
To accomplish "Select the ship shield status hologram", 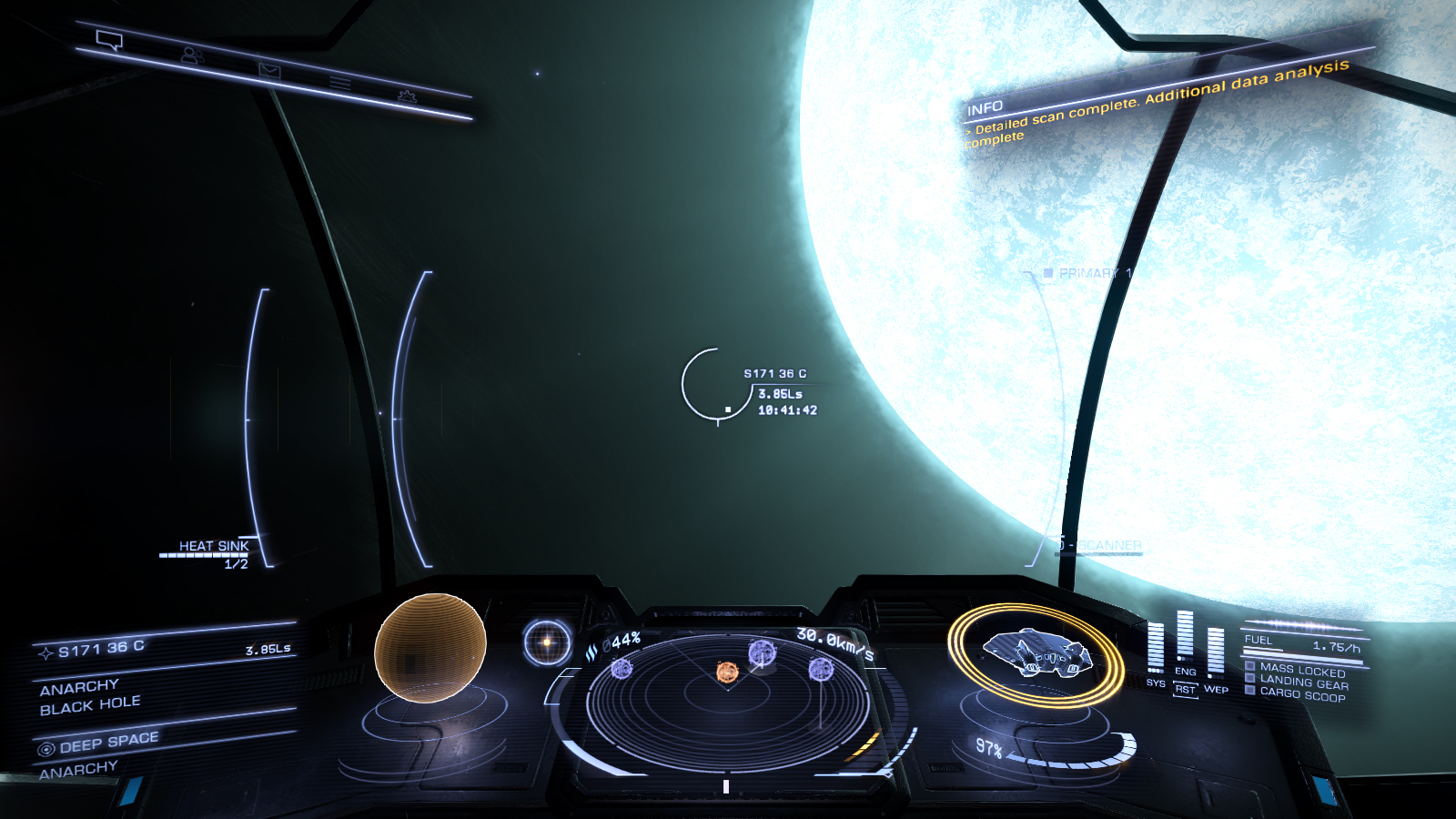I will pyautogui.click(x=1036, y=653).
